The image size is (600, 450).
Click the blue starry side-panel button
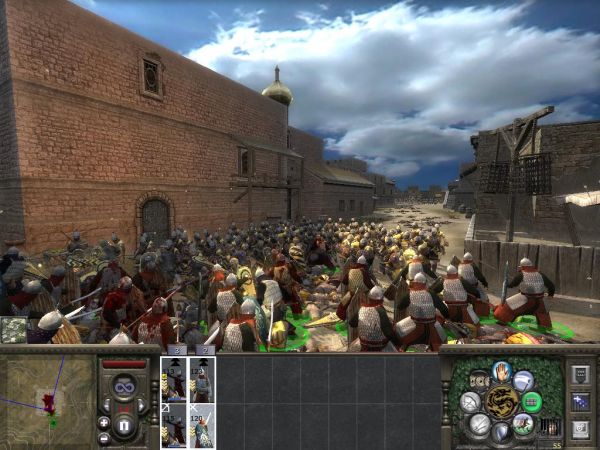tap(581, 402)
